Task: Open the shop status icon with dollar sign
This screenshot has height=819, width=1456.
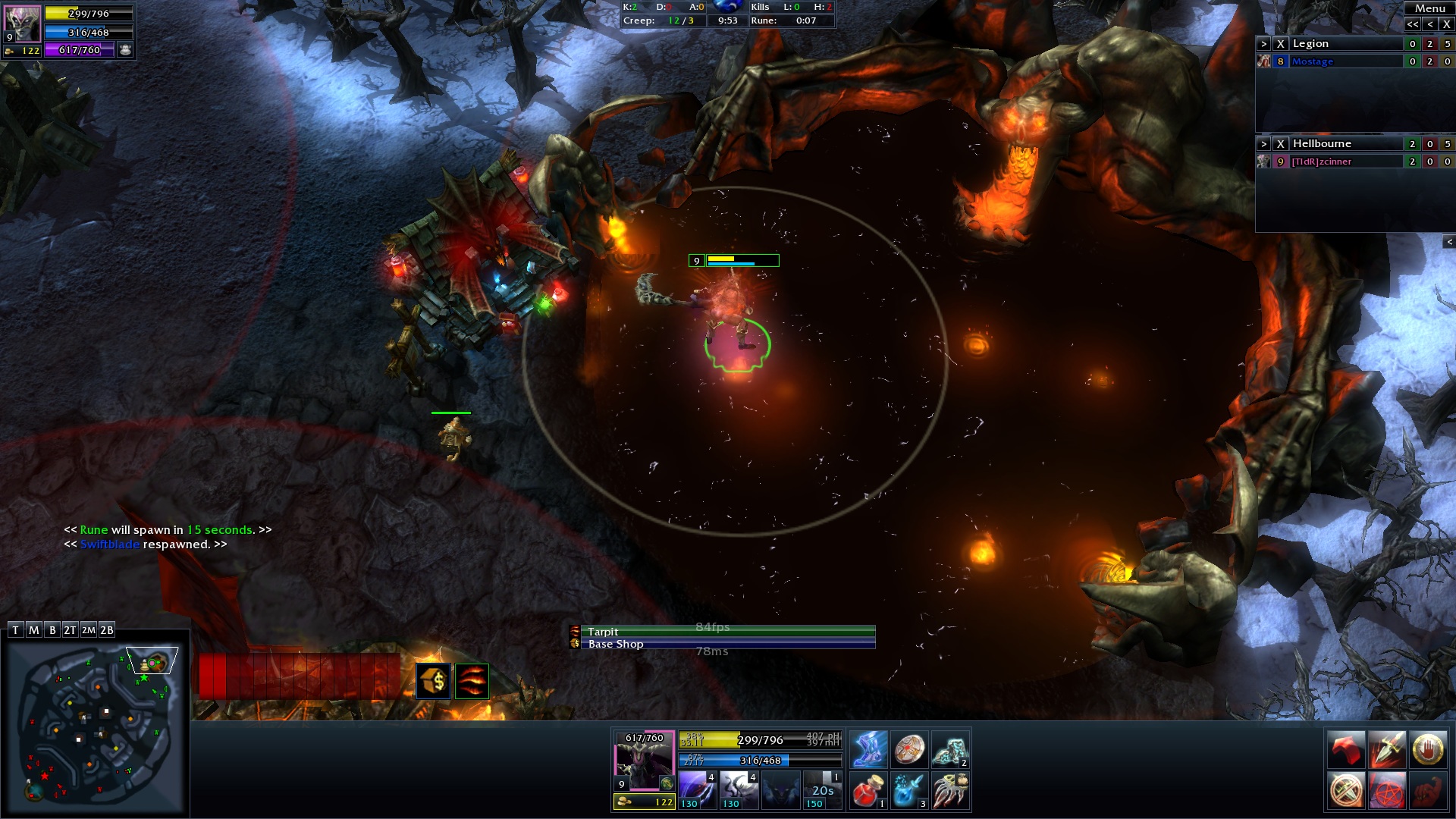Action: [434, 681]
